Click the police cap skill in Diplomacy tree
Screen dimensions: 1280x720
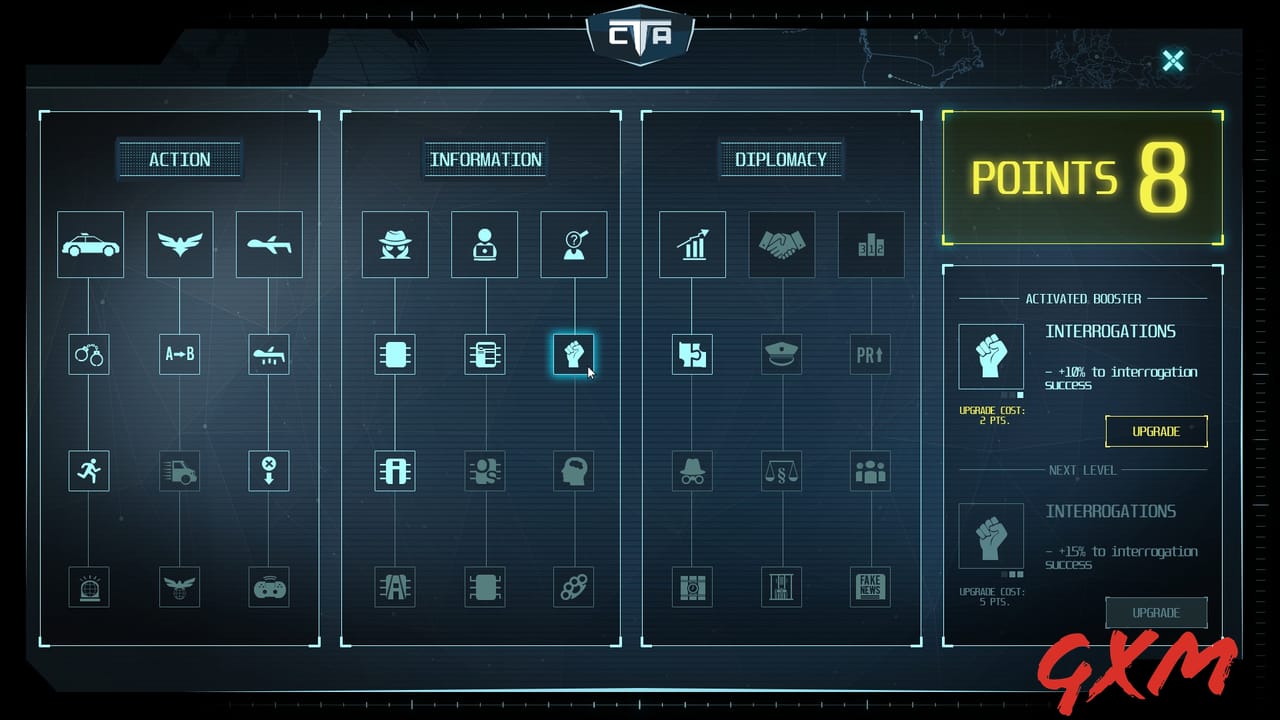pos(781,354)
